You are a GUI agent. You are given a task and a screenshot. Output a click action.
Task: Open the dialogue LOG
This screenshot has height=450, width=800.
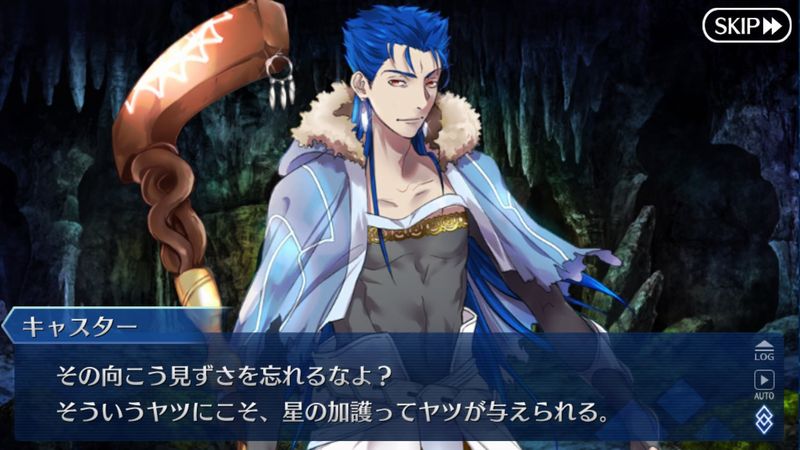pyautogui.click(x=763, y=350)
